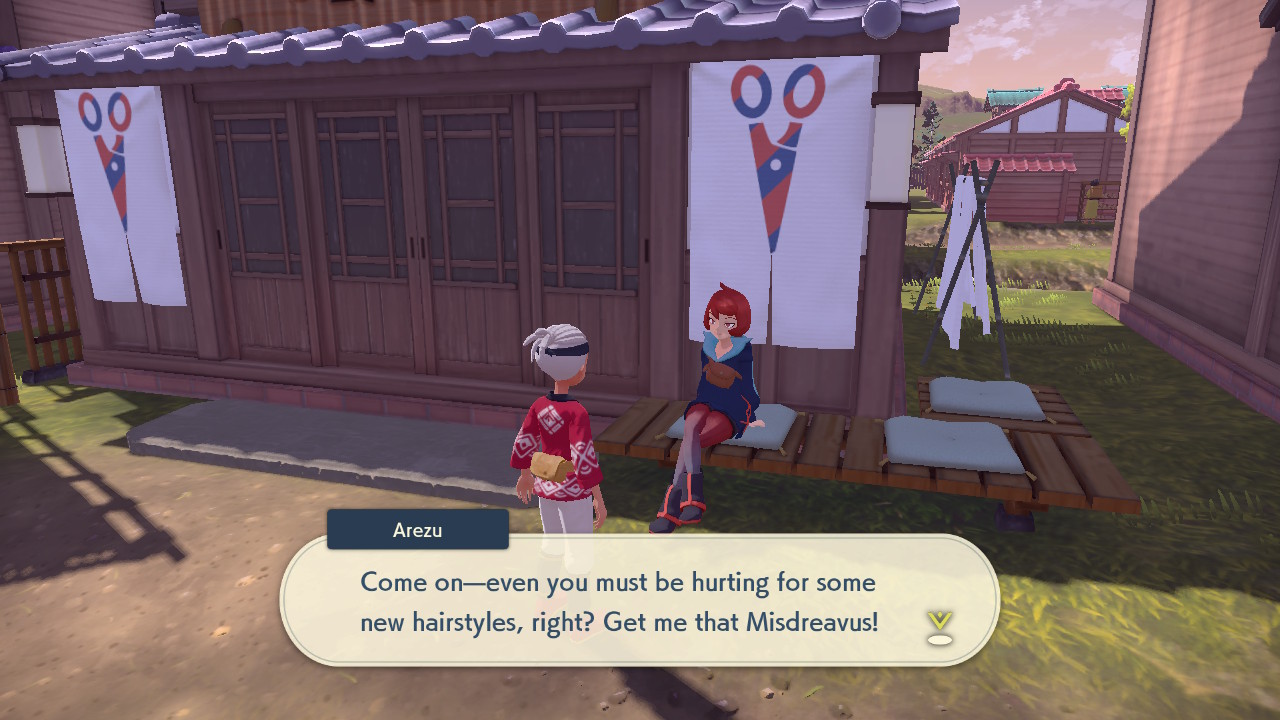
Task: Click the Arezu name plate
Action: 417,529
